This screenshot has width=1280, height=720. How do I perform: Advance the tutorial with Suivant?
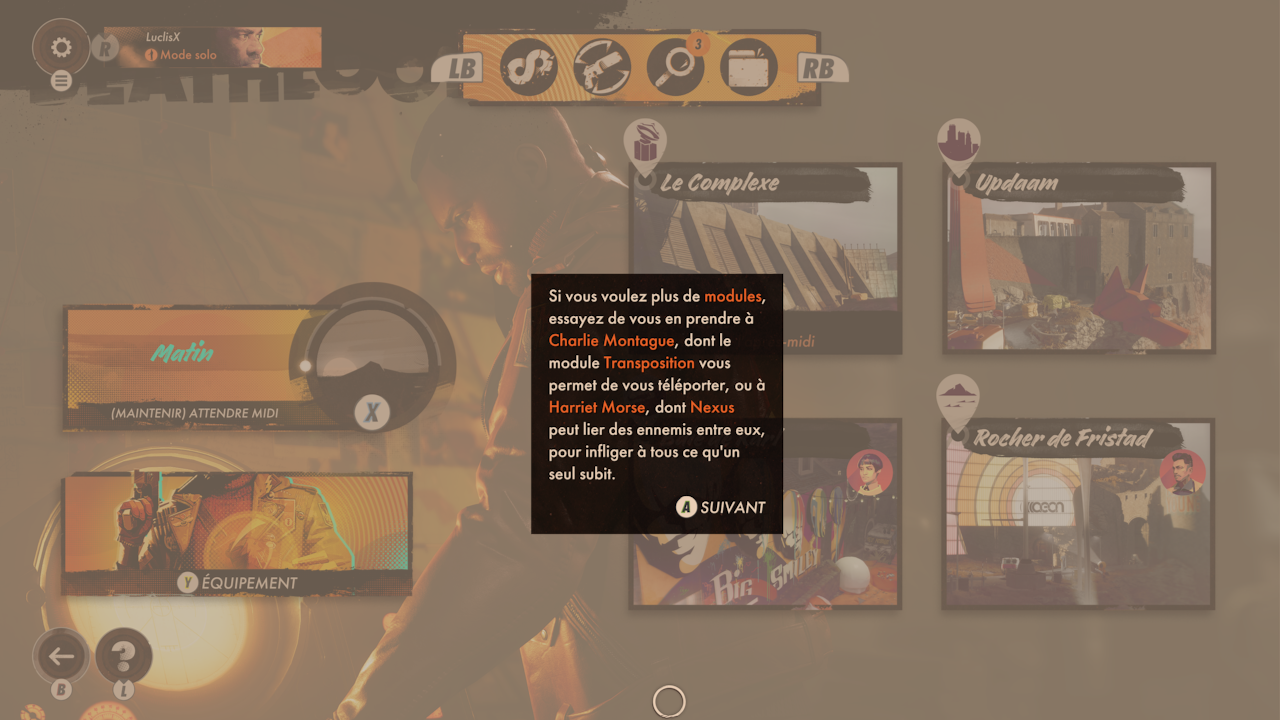tap(722, 507)
